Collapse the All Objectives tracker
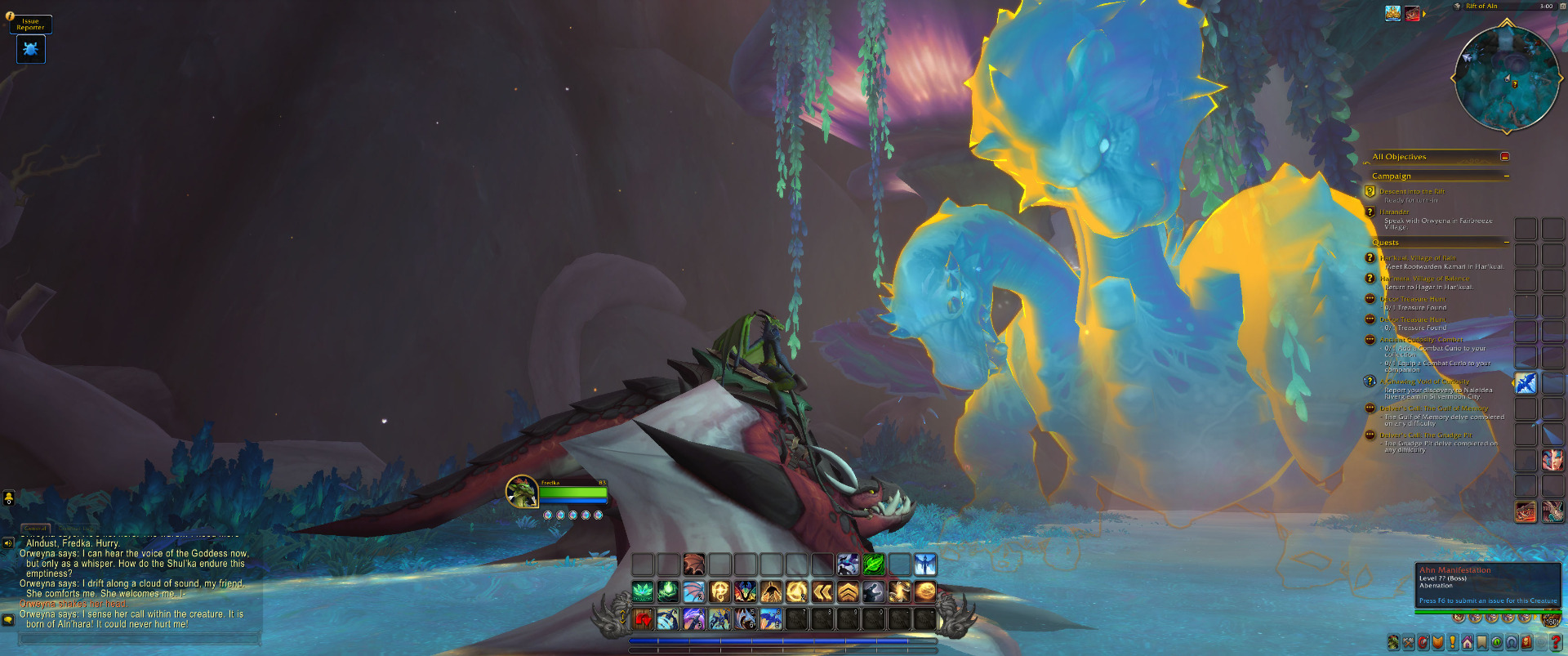Viewport: 1568px width, 656px height. coord(1504,157)
